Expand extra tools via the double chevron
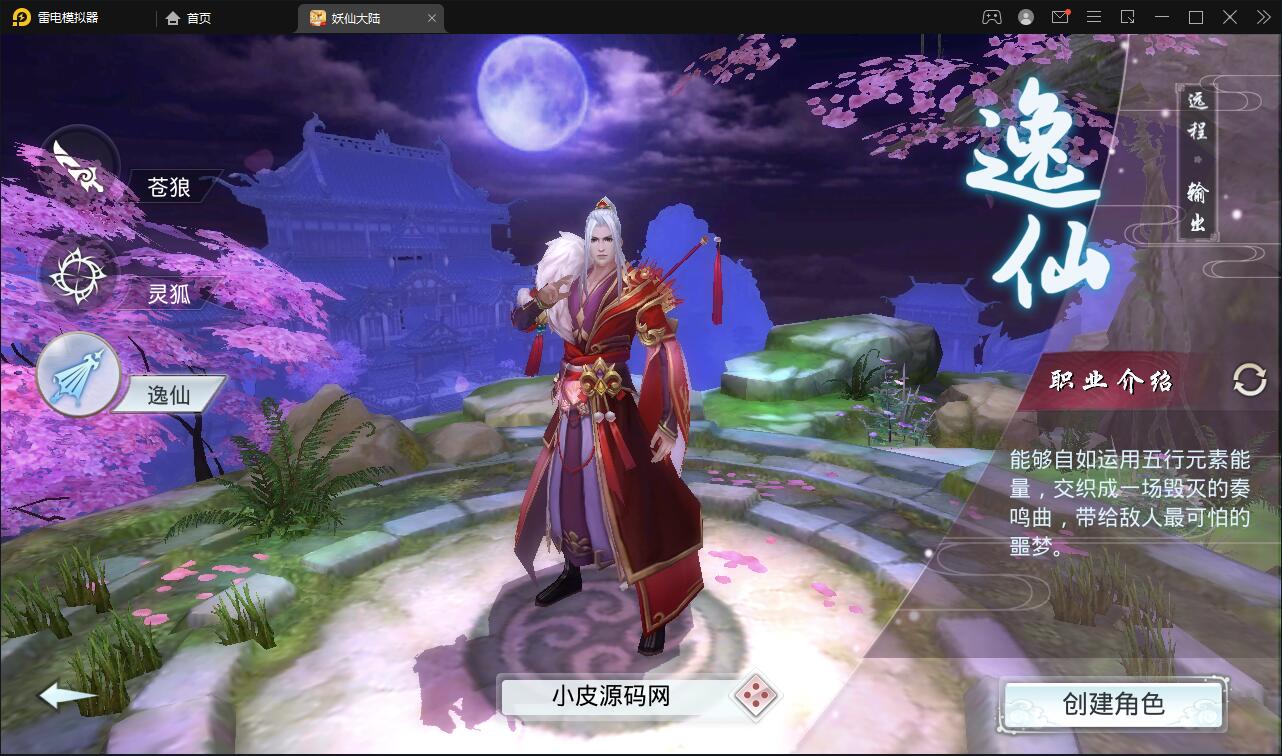This screenshot has height=756, width=1282. 1262,17
